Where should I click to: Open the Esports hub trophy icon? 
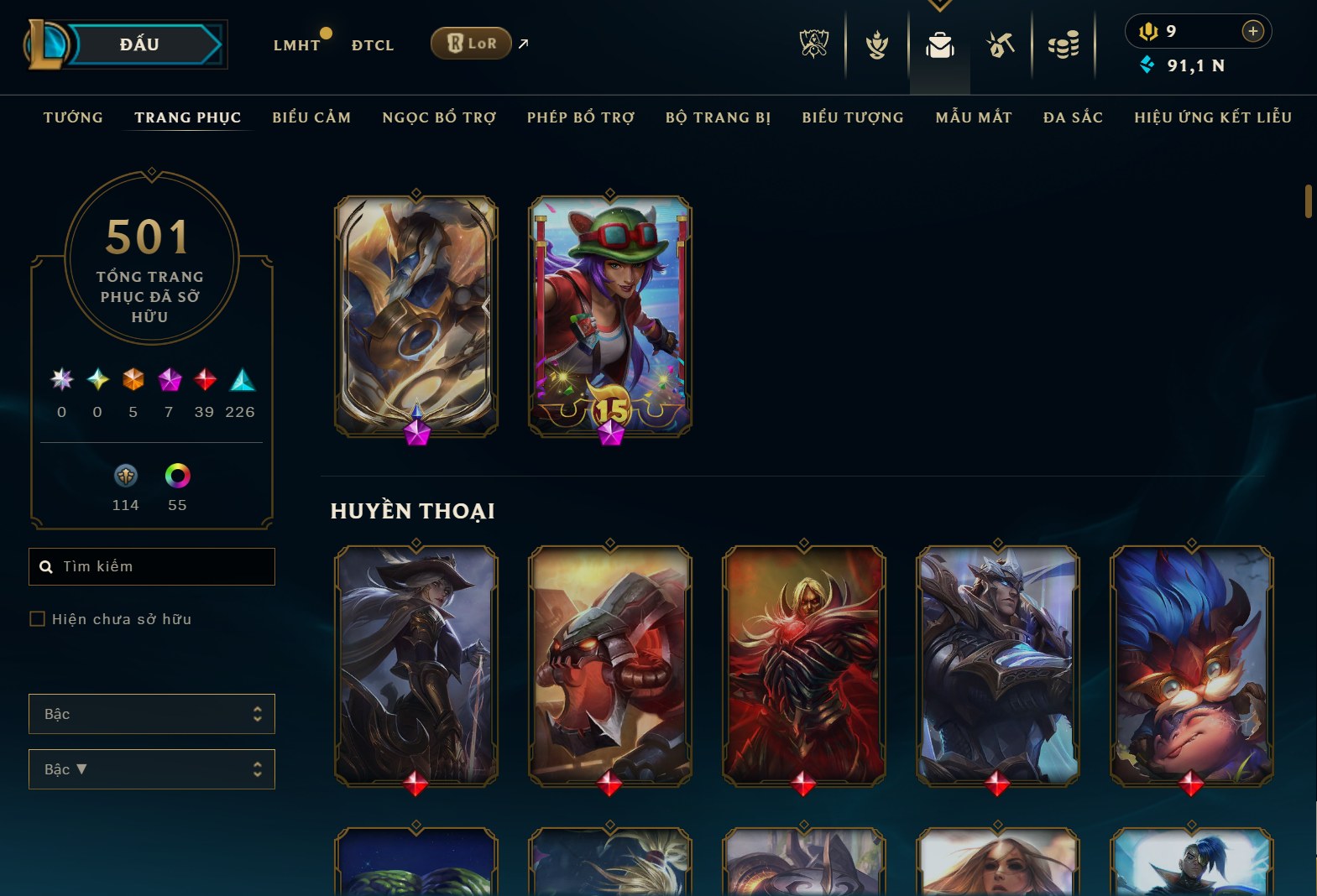pos(814,45)
